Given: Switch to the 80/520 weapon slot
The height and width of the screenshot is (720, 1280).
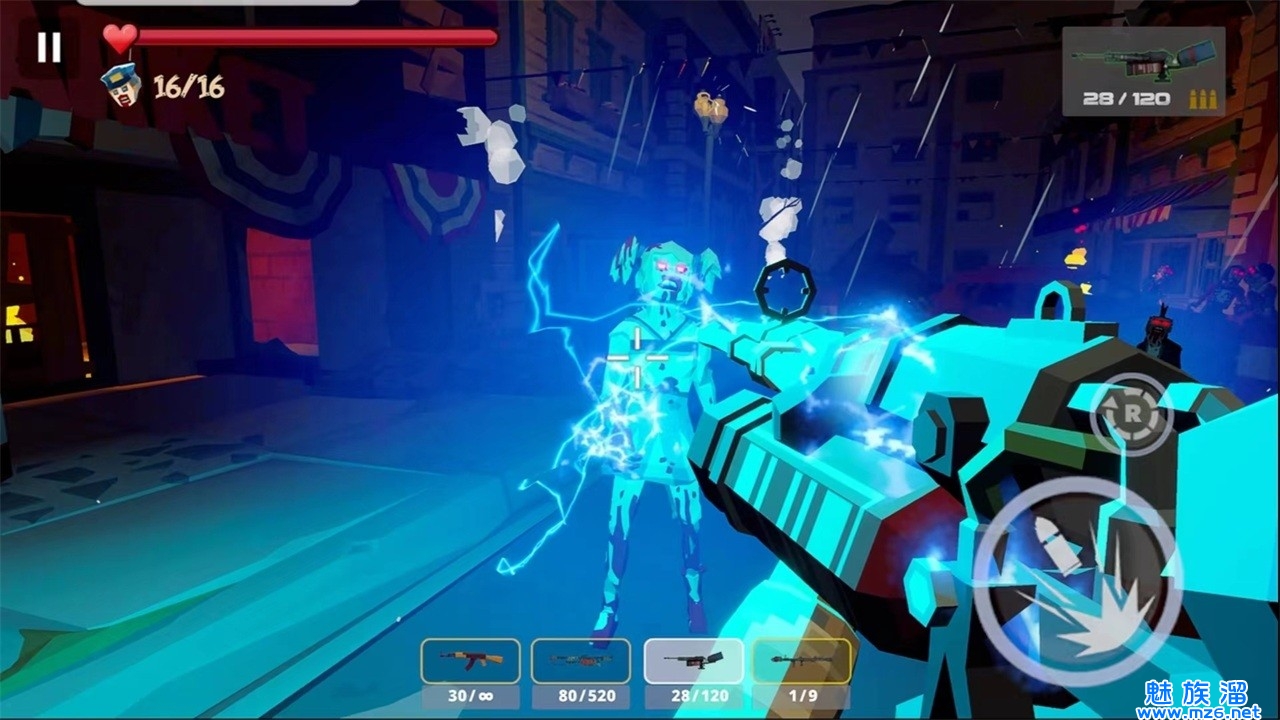Looking at the screenshot, I should coord(581,661).
